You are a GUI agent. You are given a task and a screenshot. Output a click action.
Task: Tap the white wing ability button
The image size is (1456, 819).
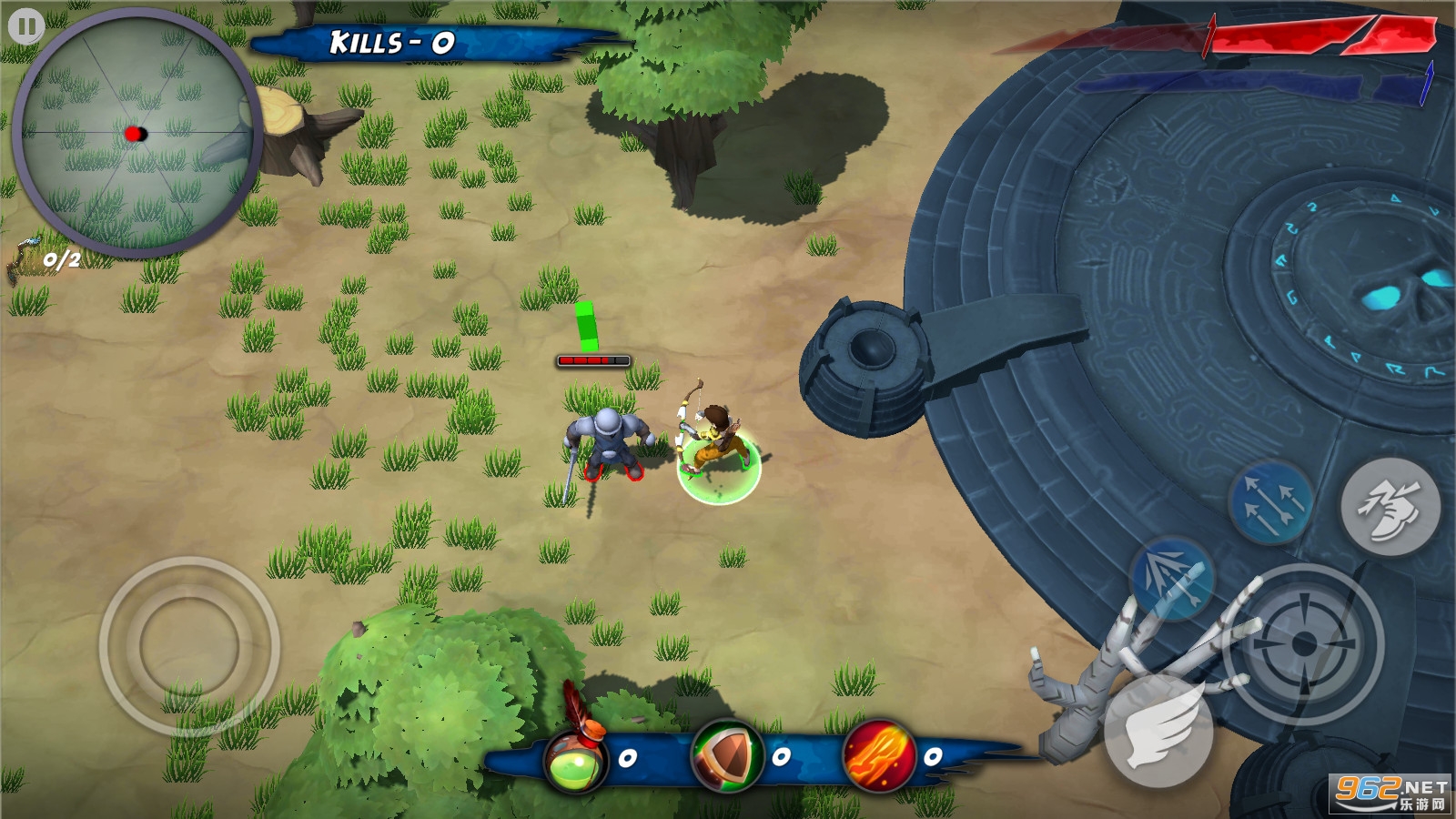[x=1158, y=731]
